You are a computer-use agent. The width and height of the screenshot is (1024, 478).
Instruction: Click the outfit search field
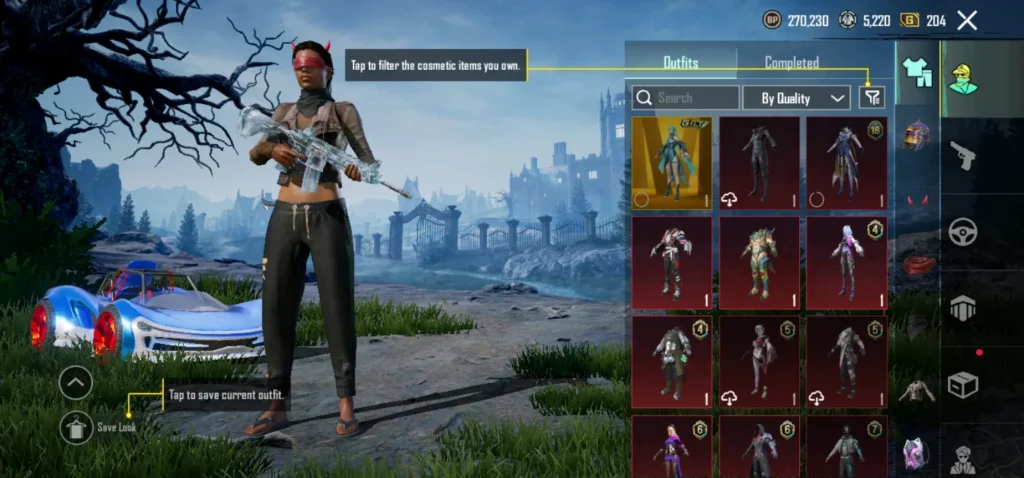686,98
